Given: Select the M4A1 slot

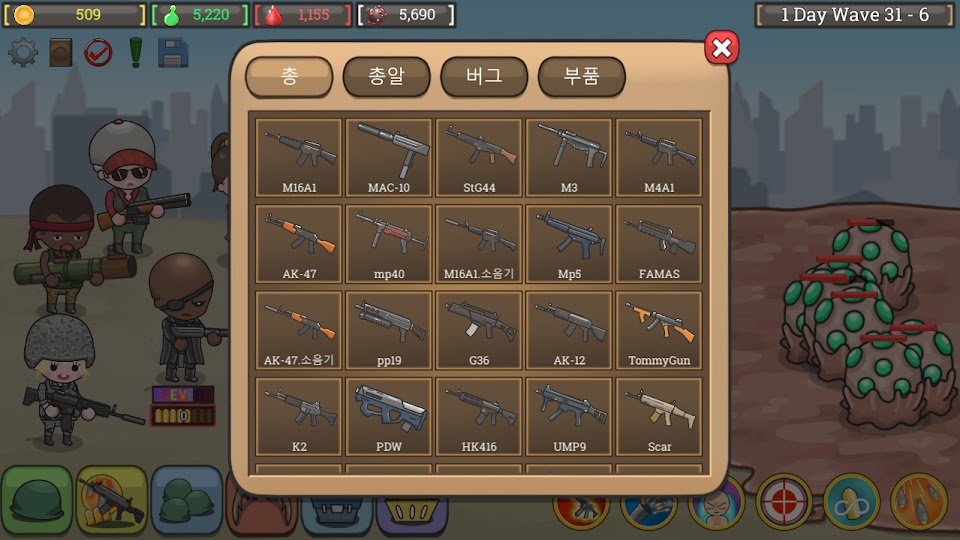Looking at the screenshot, I should pyautogui.click(x=659, y=157).
